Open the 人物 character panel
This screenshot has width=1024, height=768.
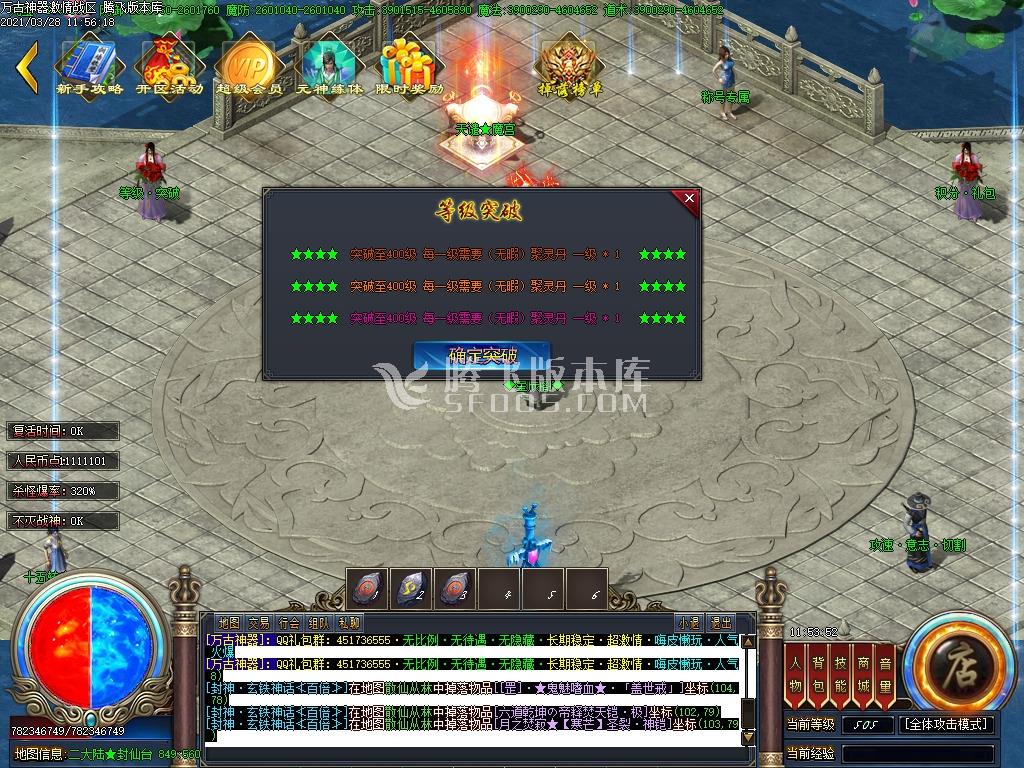tap(796, 674)
